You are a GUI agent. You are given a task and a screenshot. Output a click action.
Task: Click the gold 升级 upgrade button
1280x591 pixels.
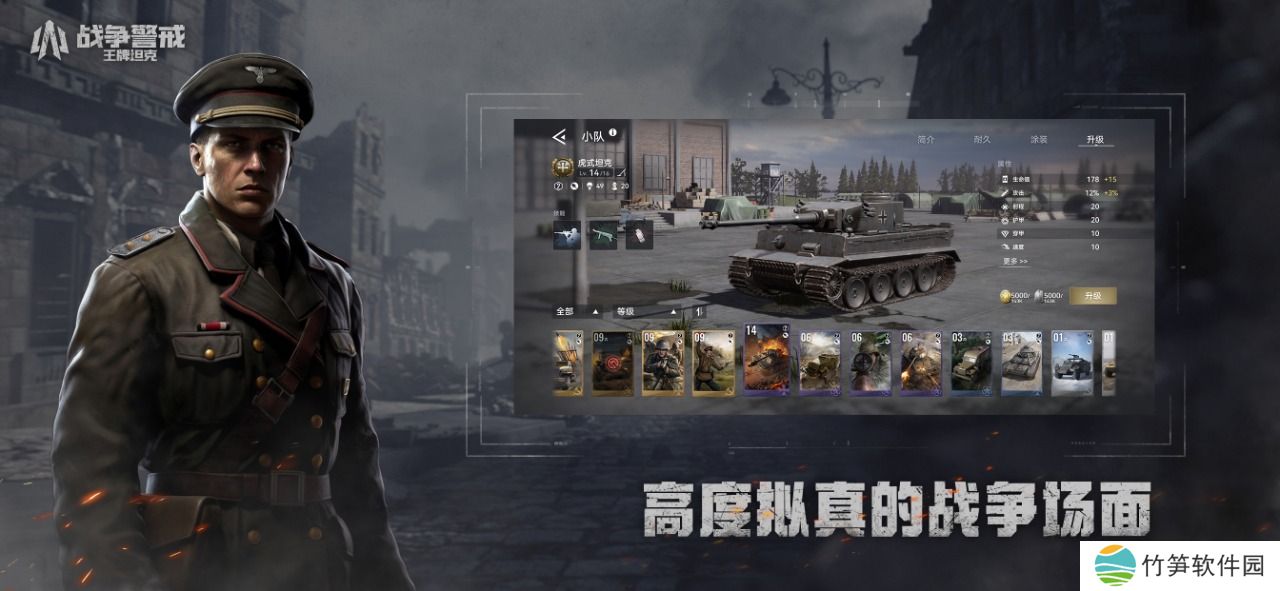[1092, 296]
